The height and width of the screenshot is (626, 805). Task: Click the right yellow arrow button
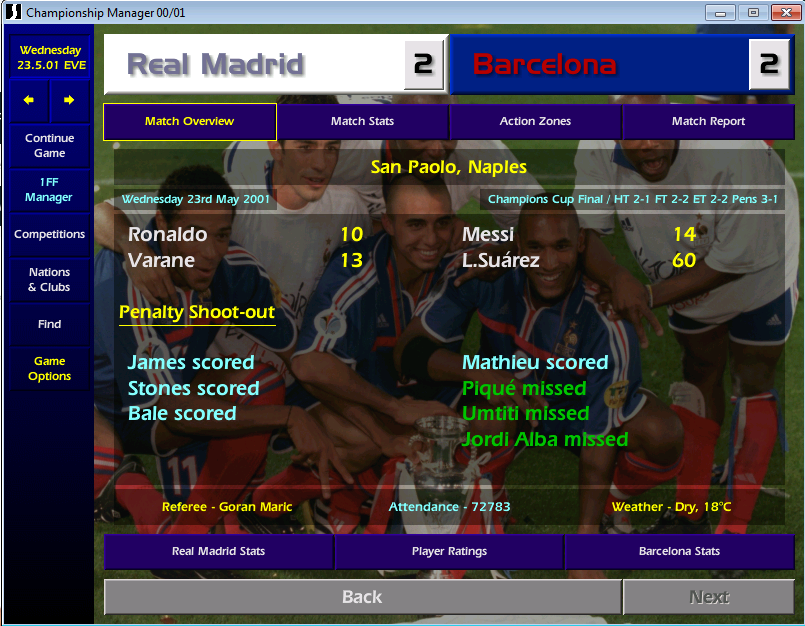click(x=69, y=100)
